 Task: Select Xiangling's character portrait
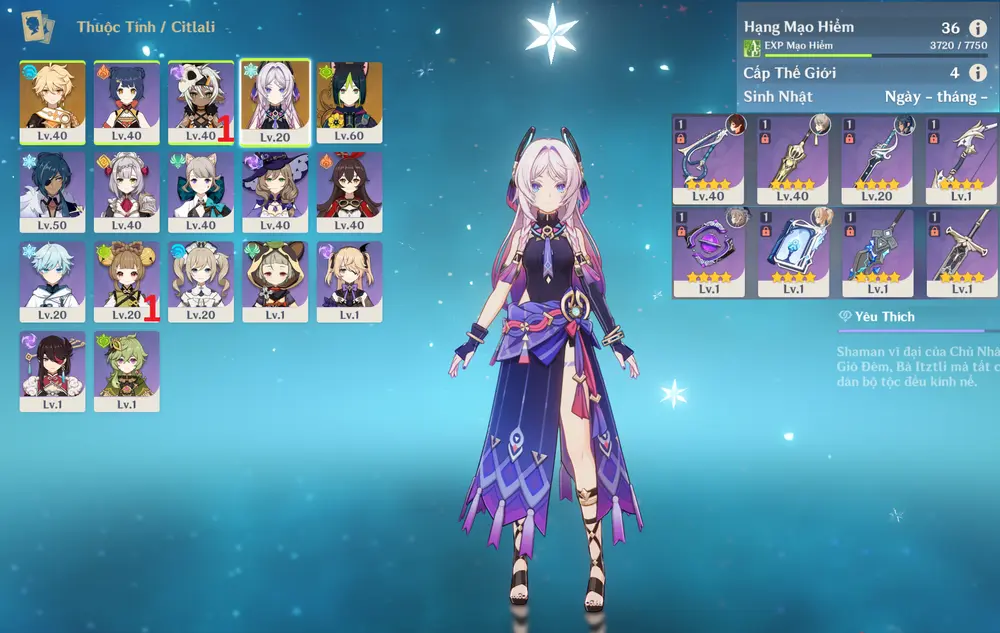pos(127,102)
